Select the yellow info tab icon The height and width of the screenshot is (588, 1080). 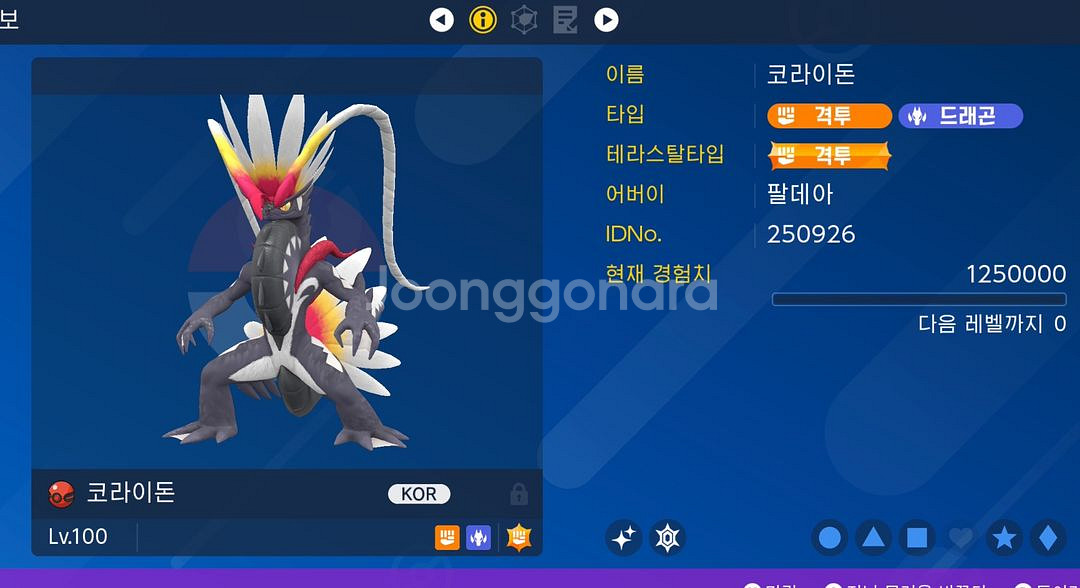coord(483,19)
